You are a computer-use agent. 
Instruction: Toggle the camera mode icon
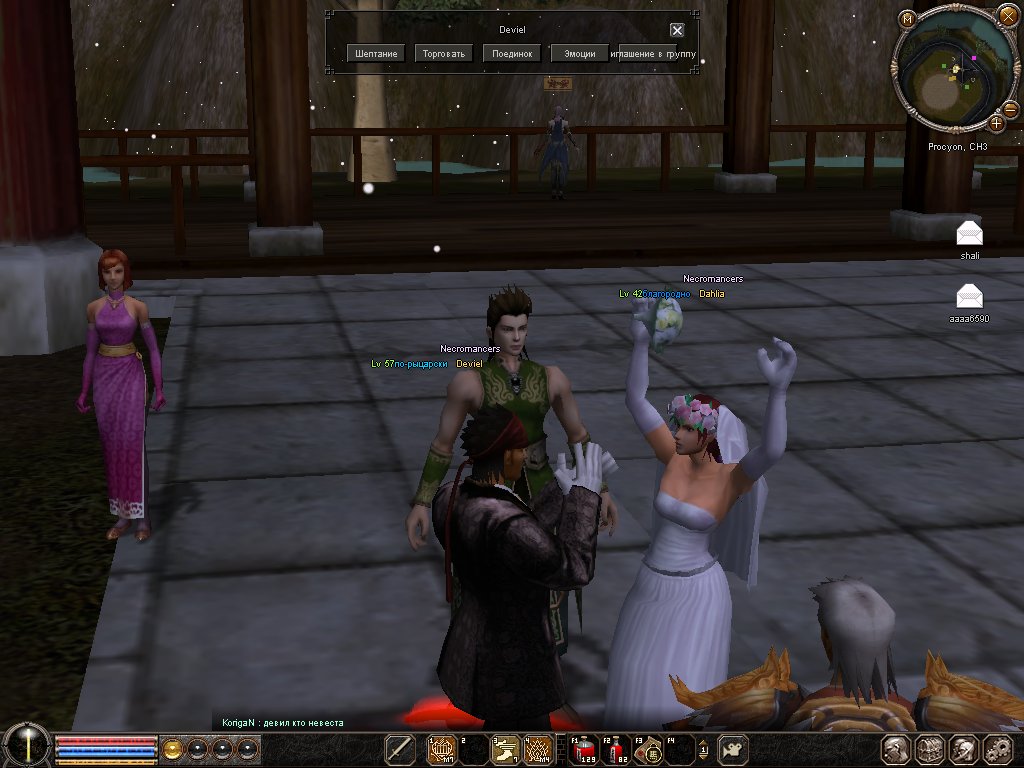coord(734,749)
